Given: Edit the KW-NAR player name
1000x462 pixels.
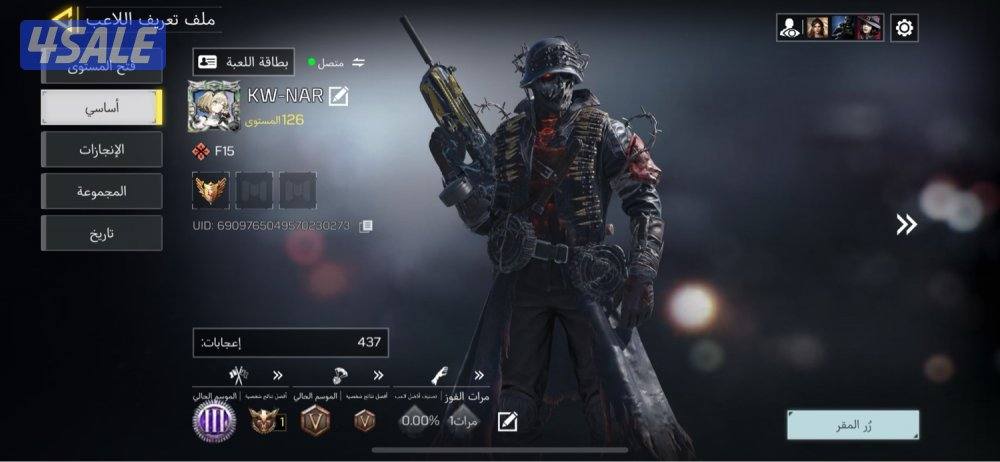Looking at the screenshot, I should pyautogui.click(x=339, y=96).
